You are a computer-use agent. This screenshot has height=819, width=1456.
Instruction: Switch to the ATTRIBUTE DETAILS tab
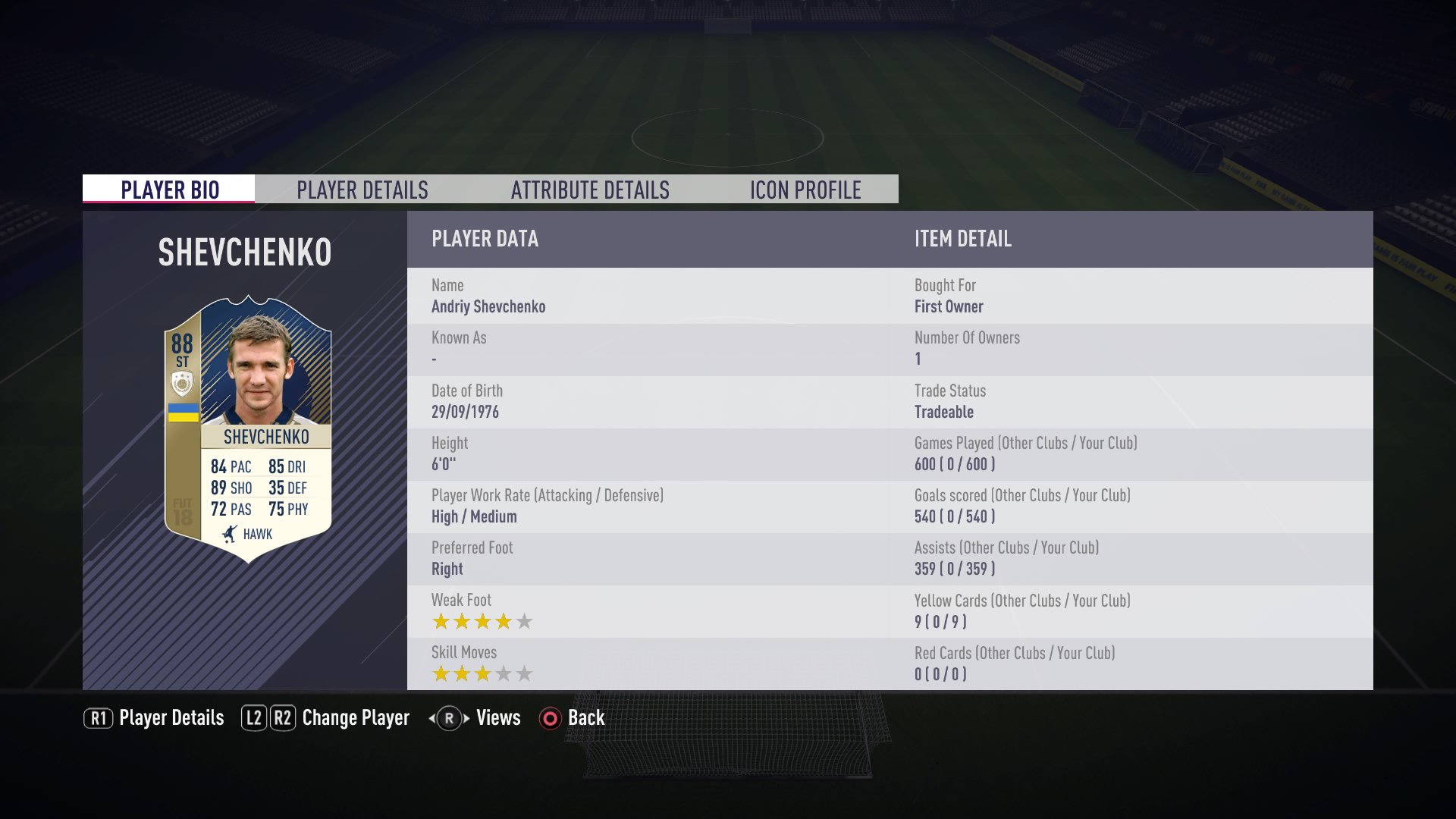pos(589,190)
